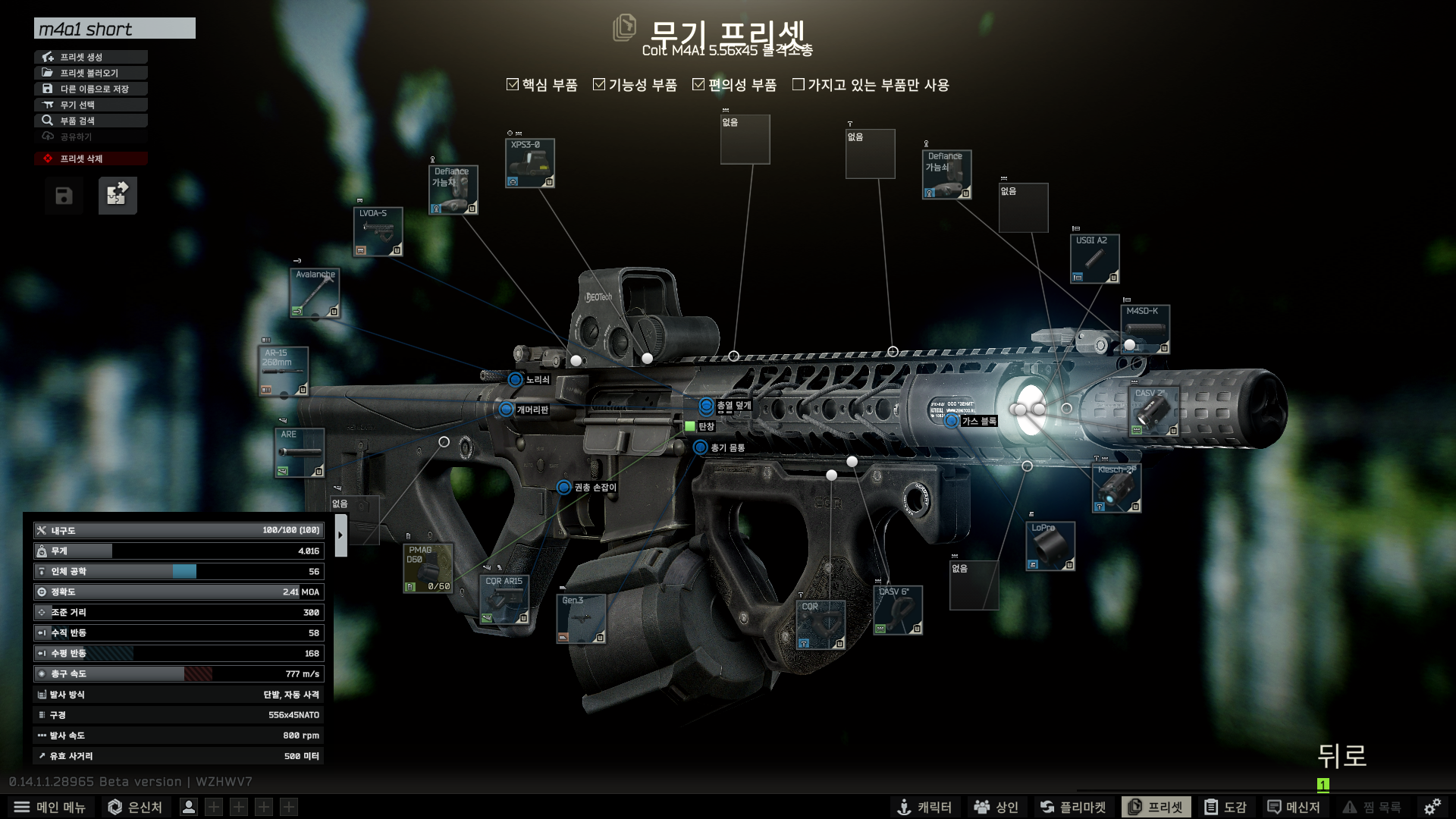Image resolution: width=1456 pixels, height=819 pixels.
Task: Go back with the 뒤로 button
Action: click(1341, 756)
